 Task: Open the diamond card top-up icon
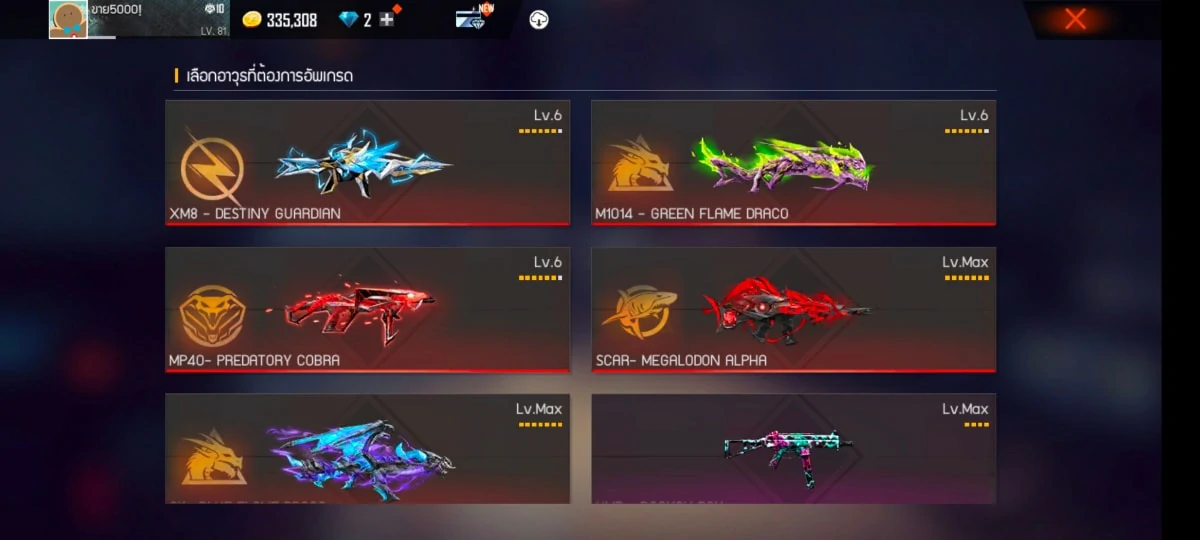click(x=470, y=20)
